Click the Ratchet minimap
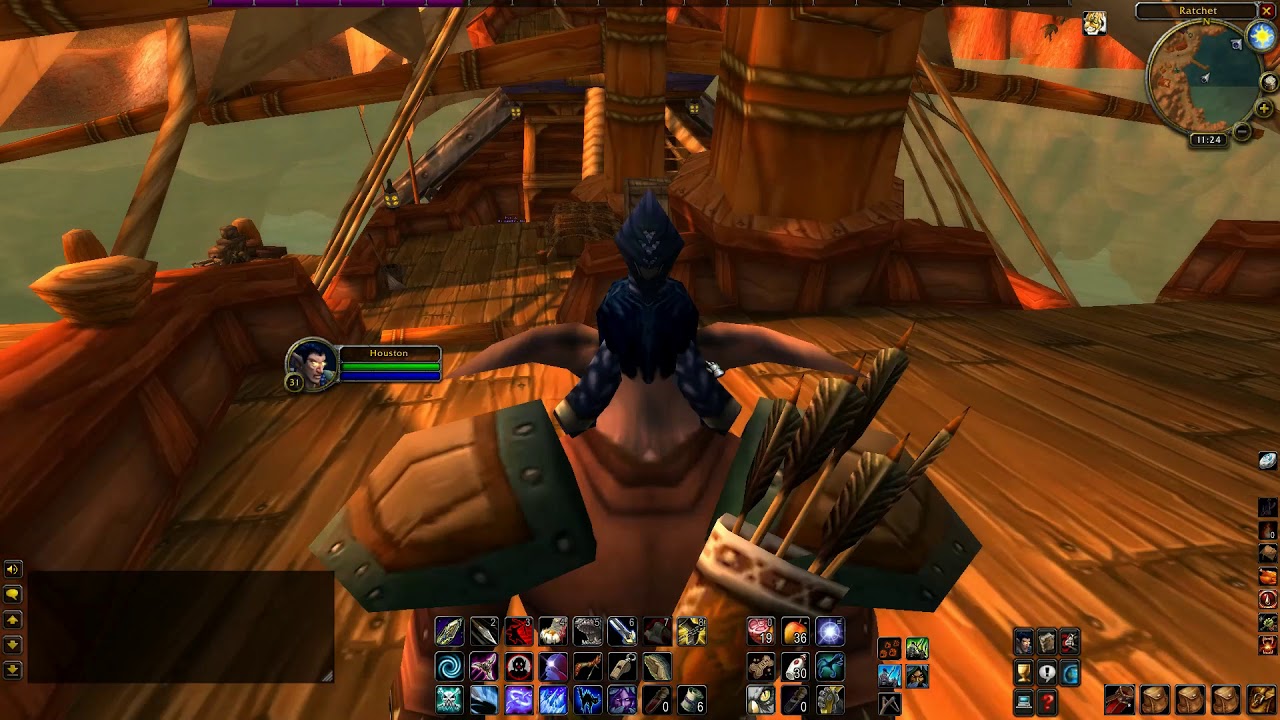The height and width of the screenshot is (720, 1280). 1203,77
